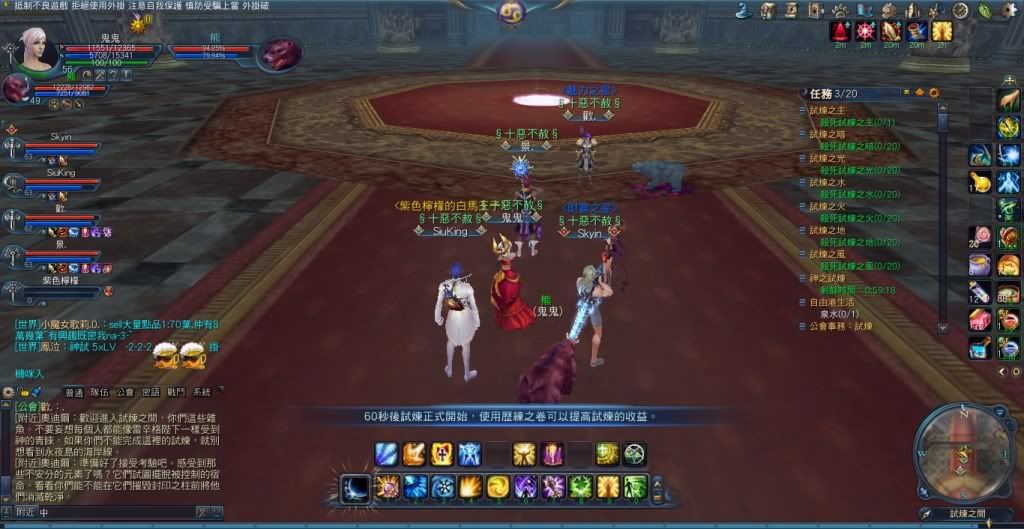Select the 自由港生活 quest entry
The height and width of the screenshot is (529, 1024).
coord(832,301)
